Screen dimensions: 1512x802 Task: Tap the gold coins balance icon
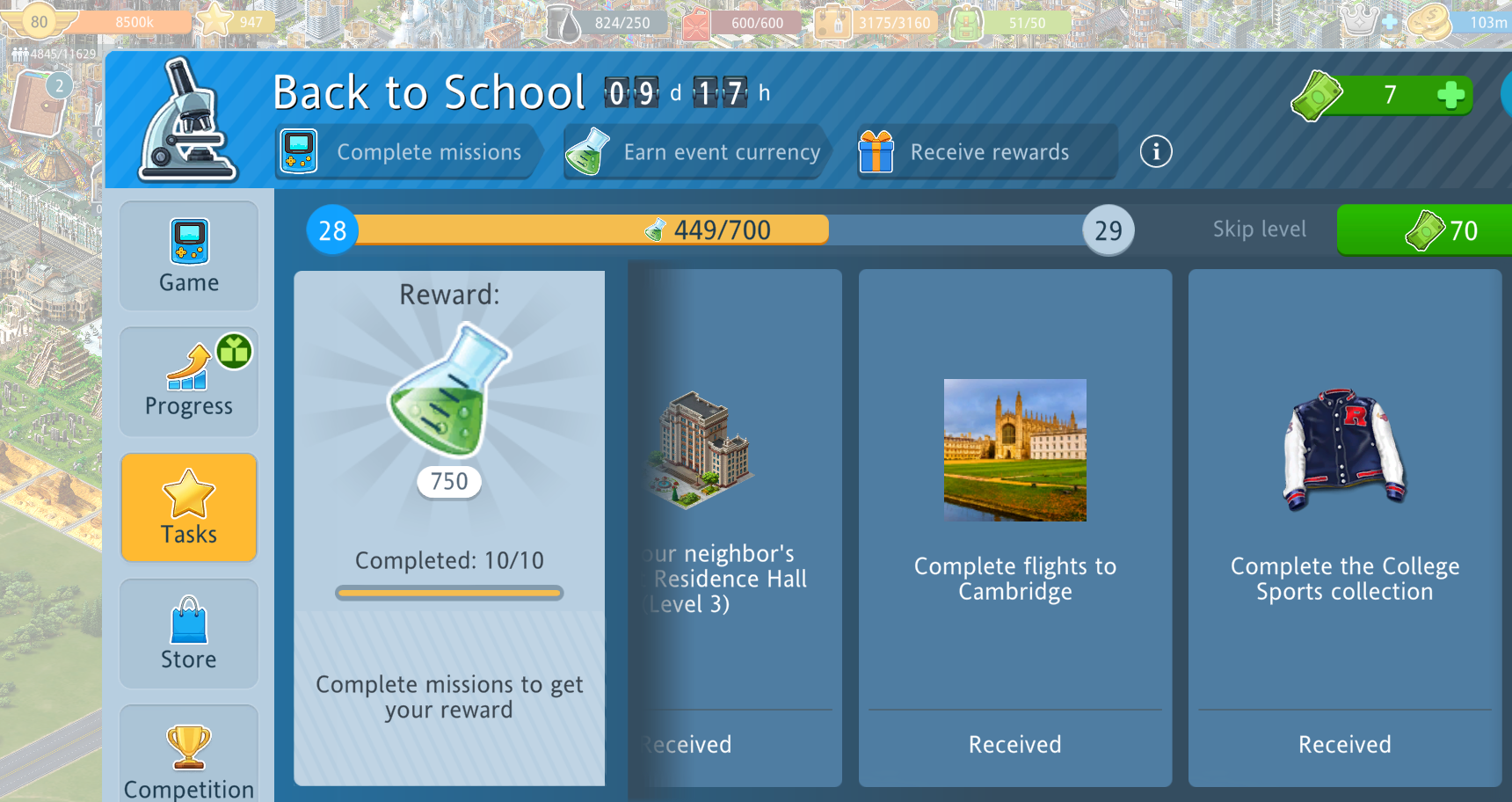point(1428,22)
